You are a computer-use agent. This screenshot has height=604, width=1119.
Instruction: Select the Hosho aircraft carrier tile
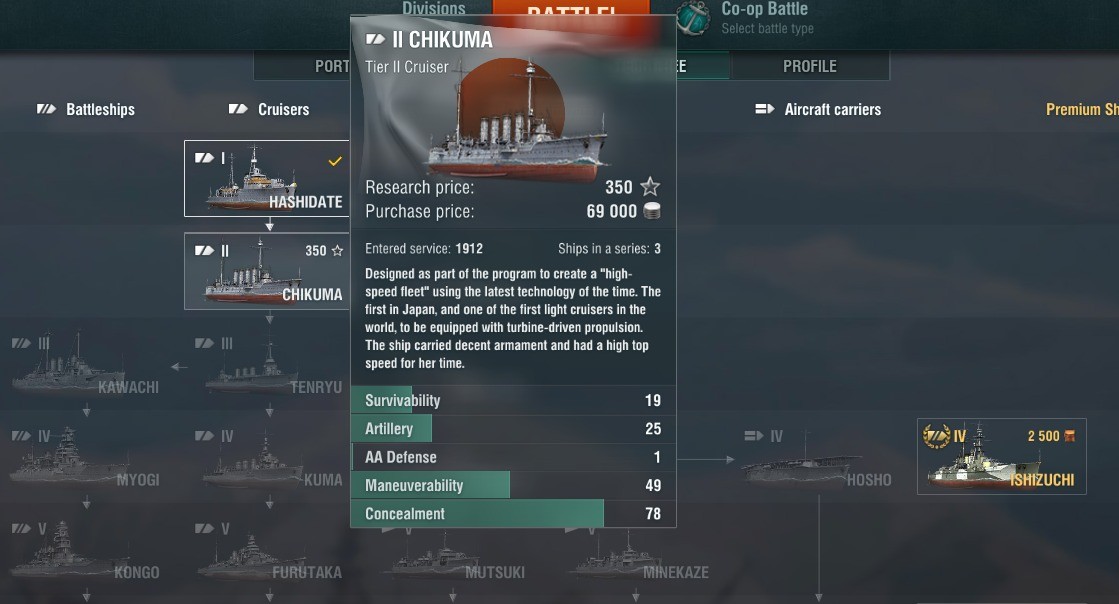818,460
